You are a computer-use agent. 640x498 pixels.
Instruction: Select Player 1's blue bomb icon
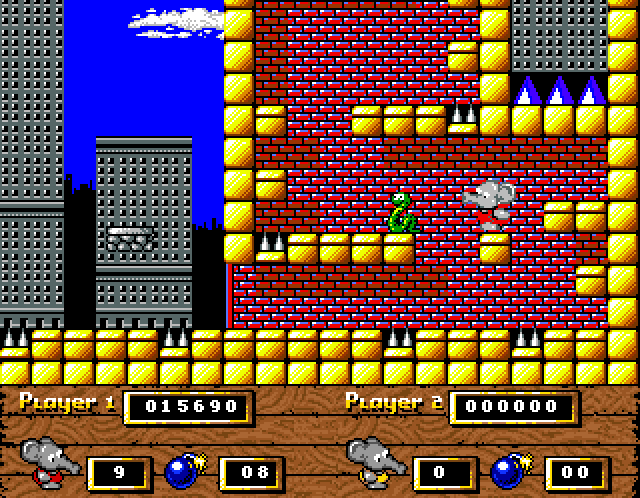[184, 467]
